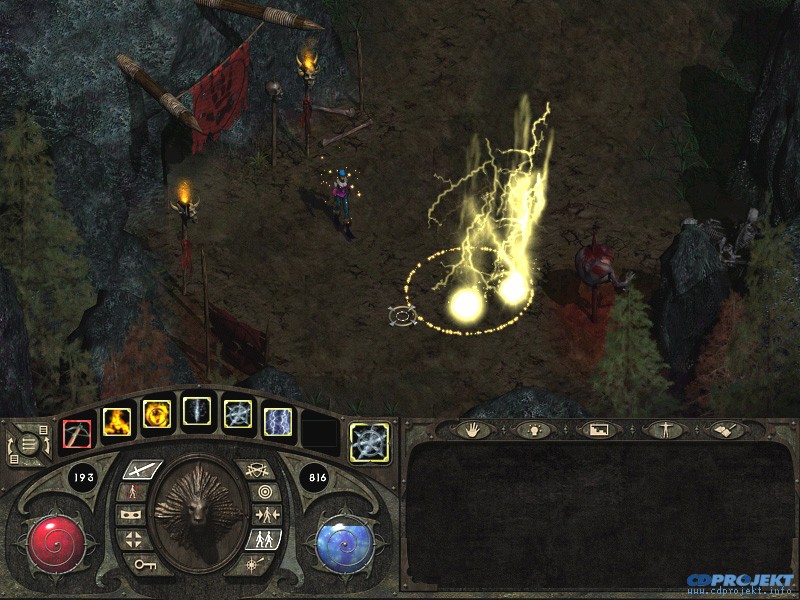Open the hand icon panel

[x=471, y=430]
